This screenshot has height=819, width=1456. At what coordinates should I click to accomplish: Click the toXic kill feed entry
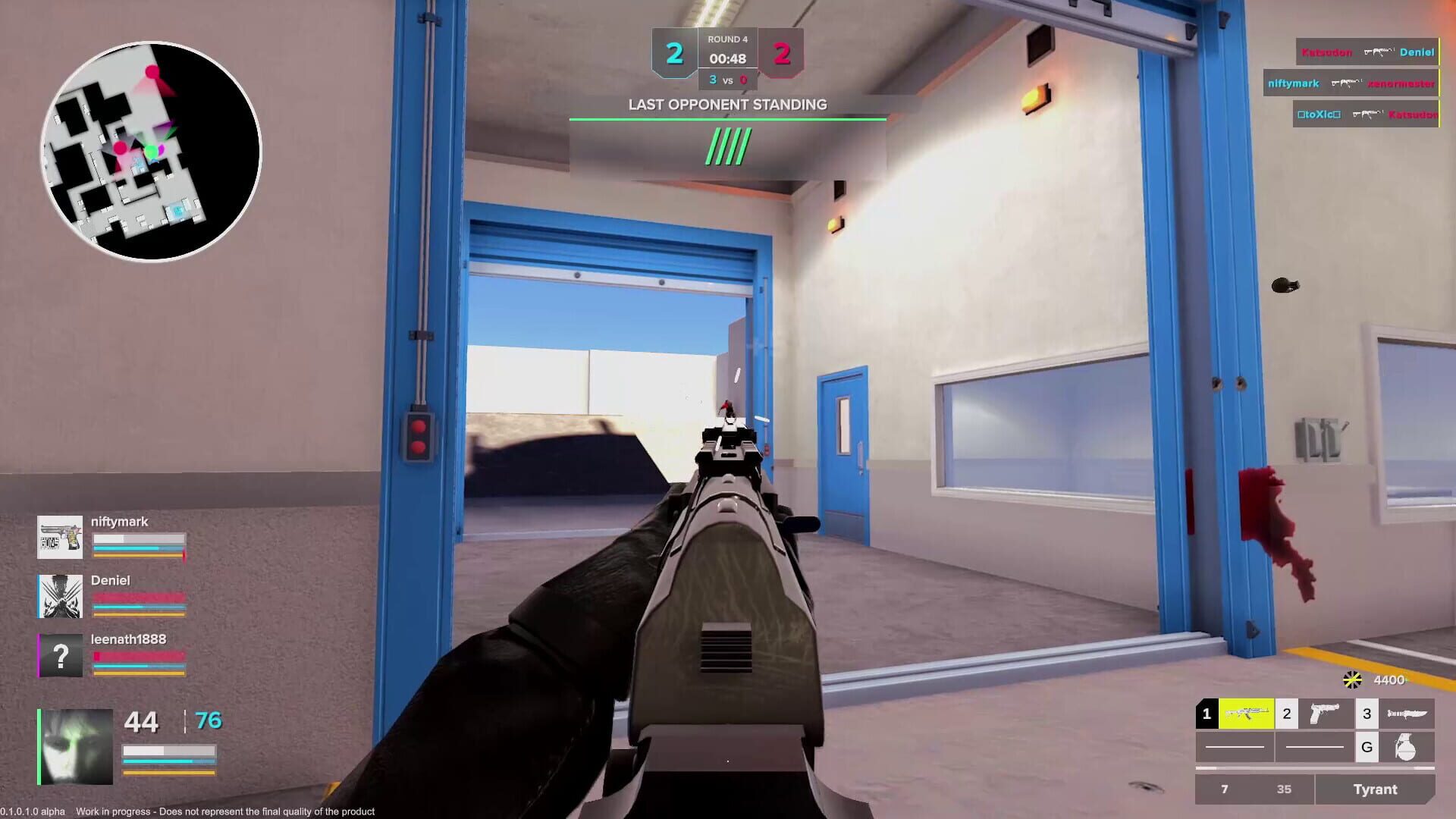tap(1365, 115)
